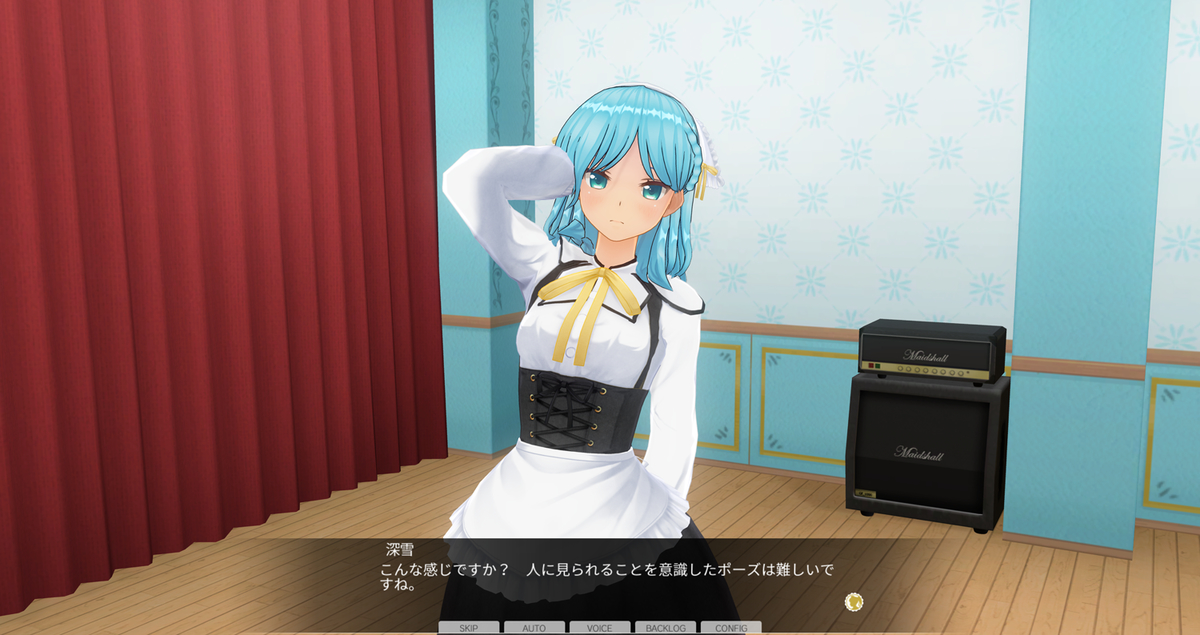Click the VOICE button
Image resolution: width=1200 pixels, height=635 pixels.
600,628
